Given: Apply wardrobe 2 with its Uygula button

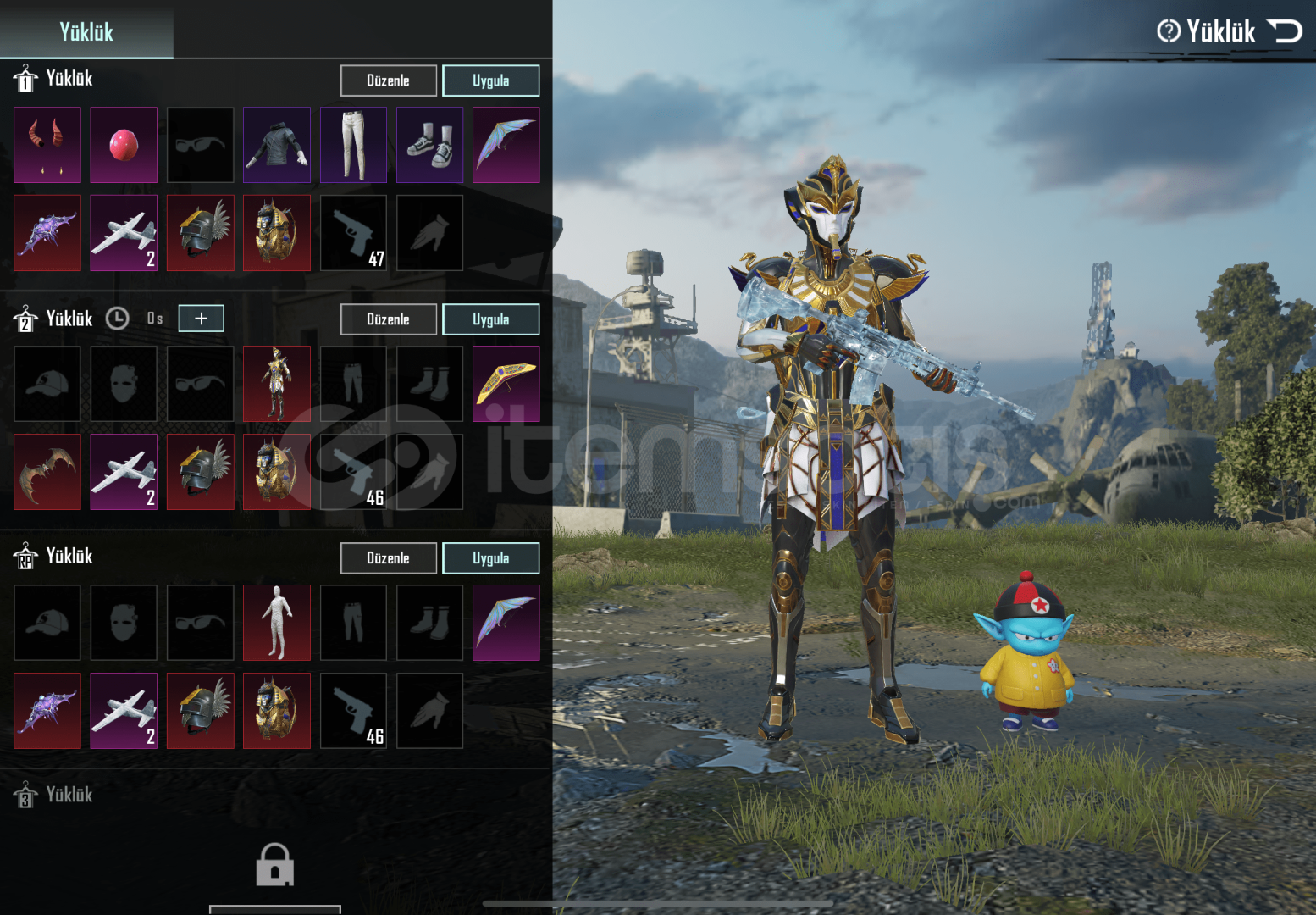Looking at the screenshot, I should click(490, 319).
